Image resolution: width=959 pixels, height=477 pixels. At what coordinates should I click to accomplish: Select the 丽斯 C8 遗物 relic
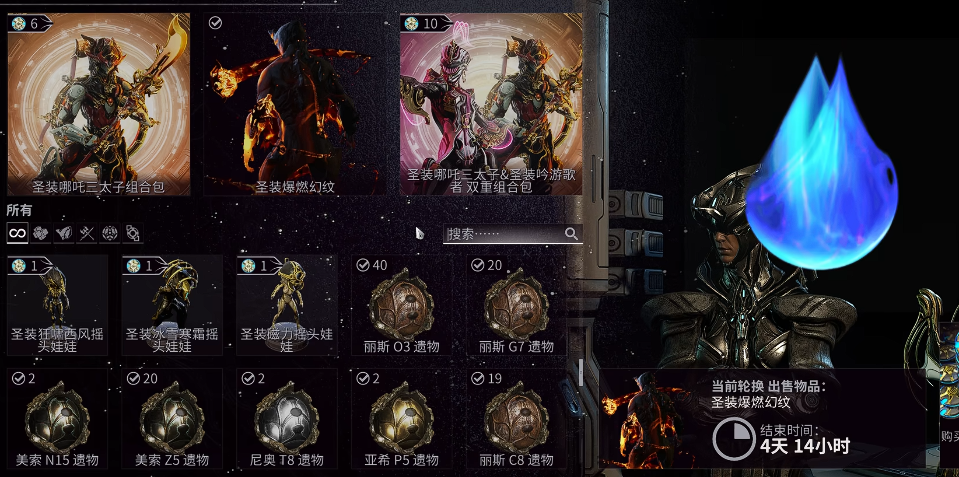pos(516,419)
